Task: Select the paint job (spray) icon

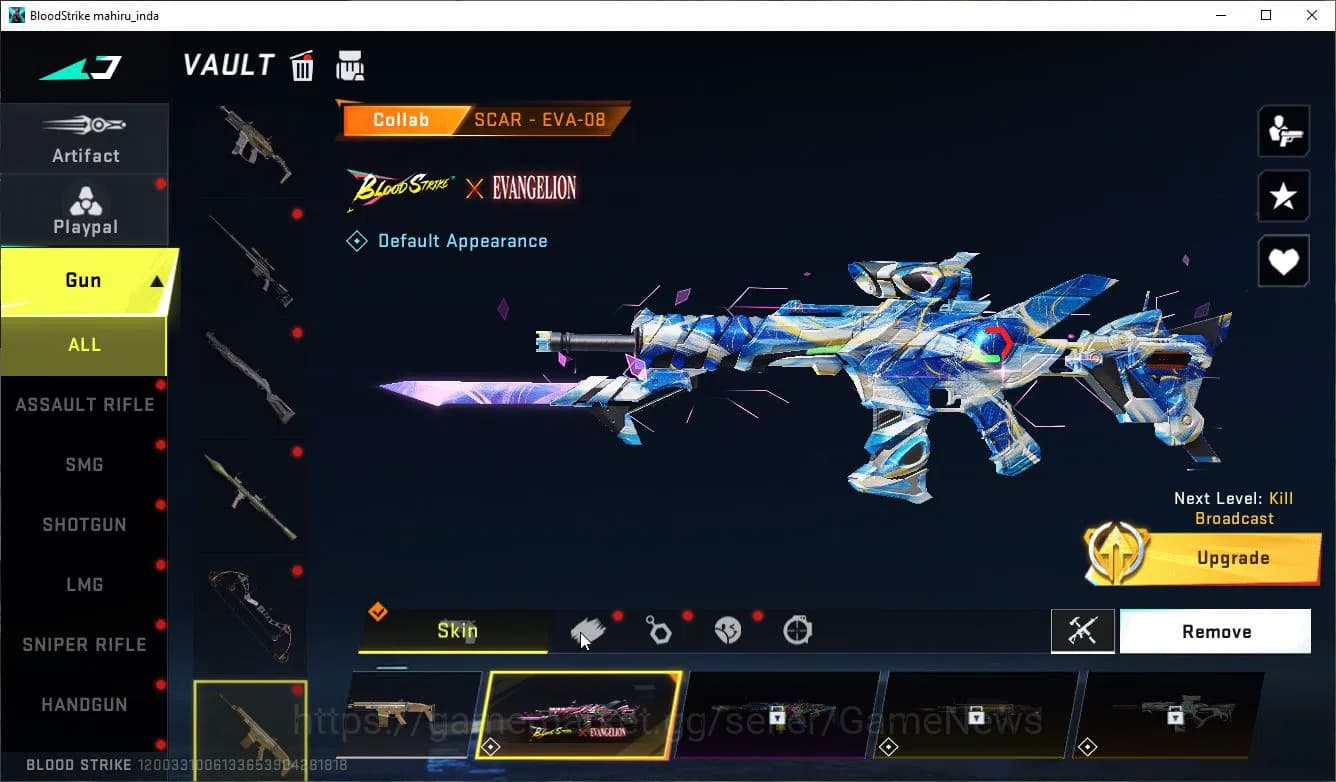Action: pos(588,629)
